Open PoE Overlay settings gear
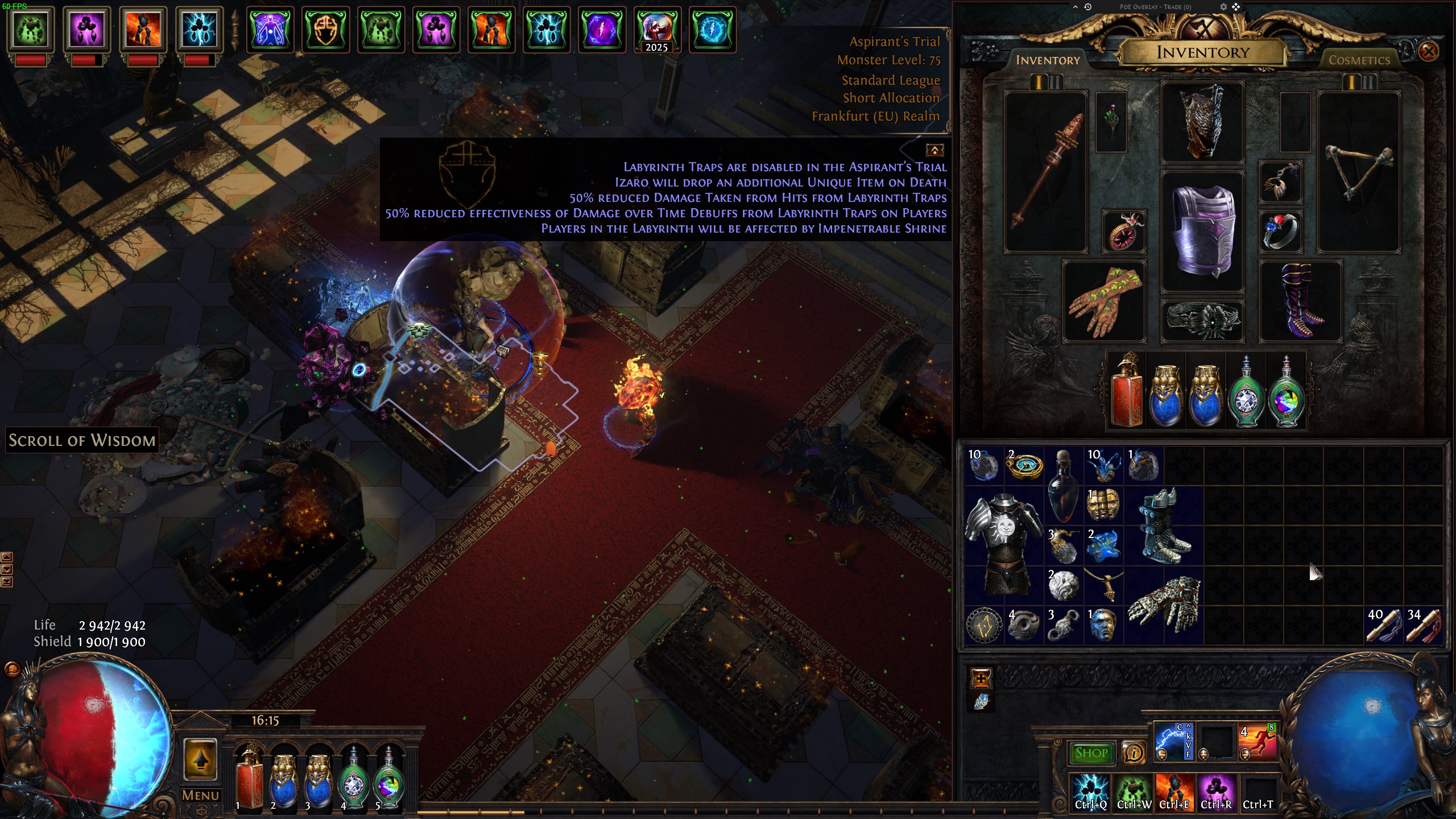This screenshot has height=819, width=1456. coord(1223,7)
